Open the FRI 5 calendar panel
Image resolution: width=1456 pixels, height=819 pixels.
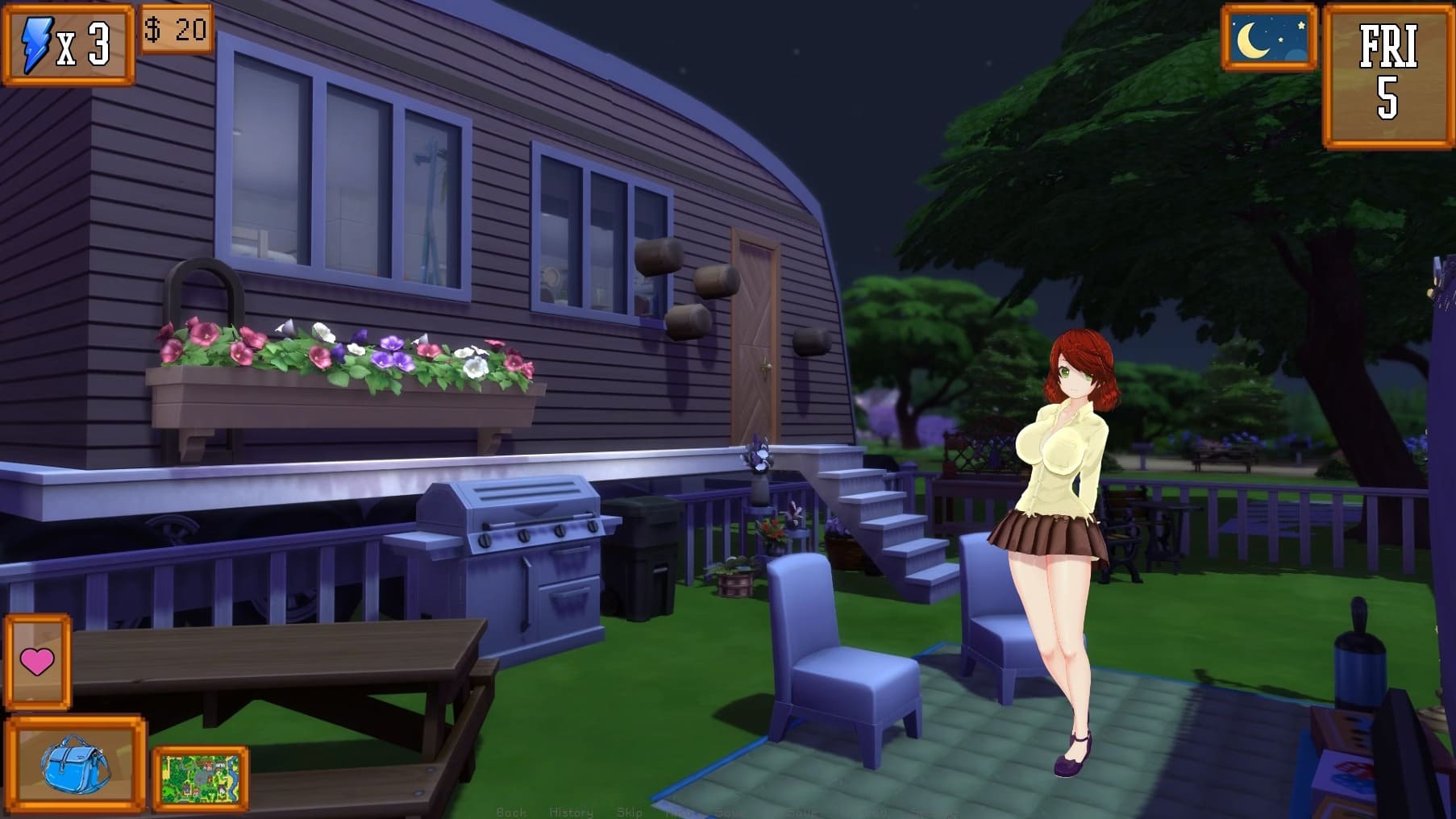pyautogui.click(x=1387, y=75)
